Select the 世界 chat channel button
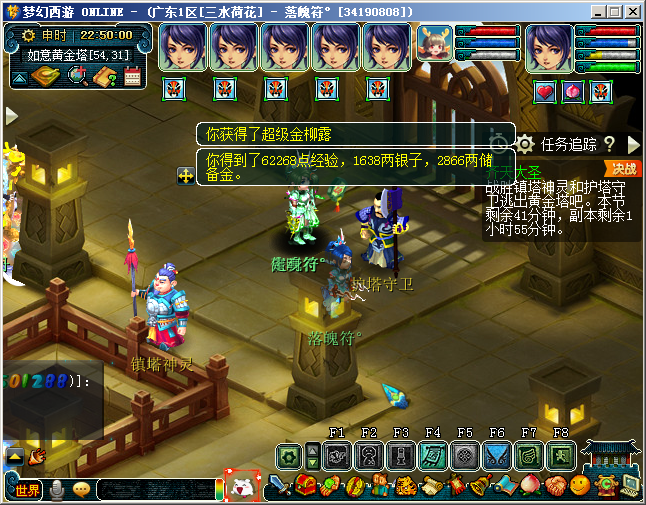The width and height of the screenshot is (646, 505). (27, 490)
